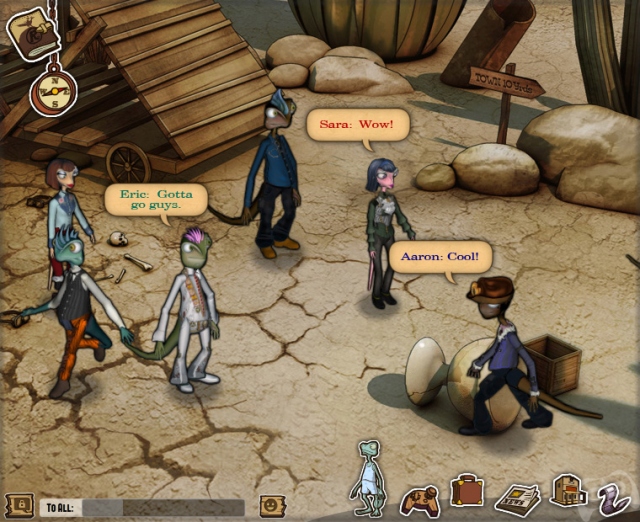
Task: Open the smiley emote menu
Action: (269, 506)
